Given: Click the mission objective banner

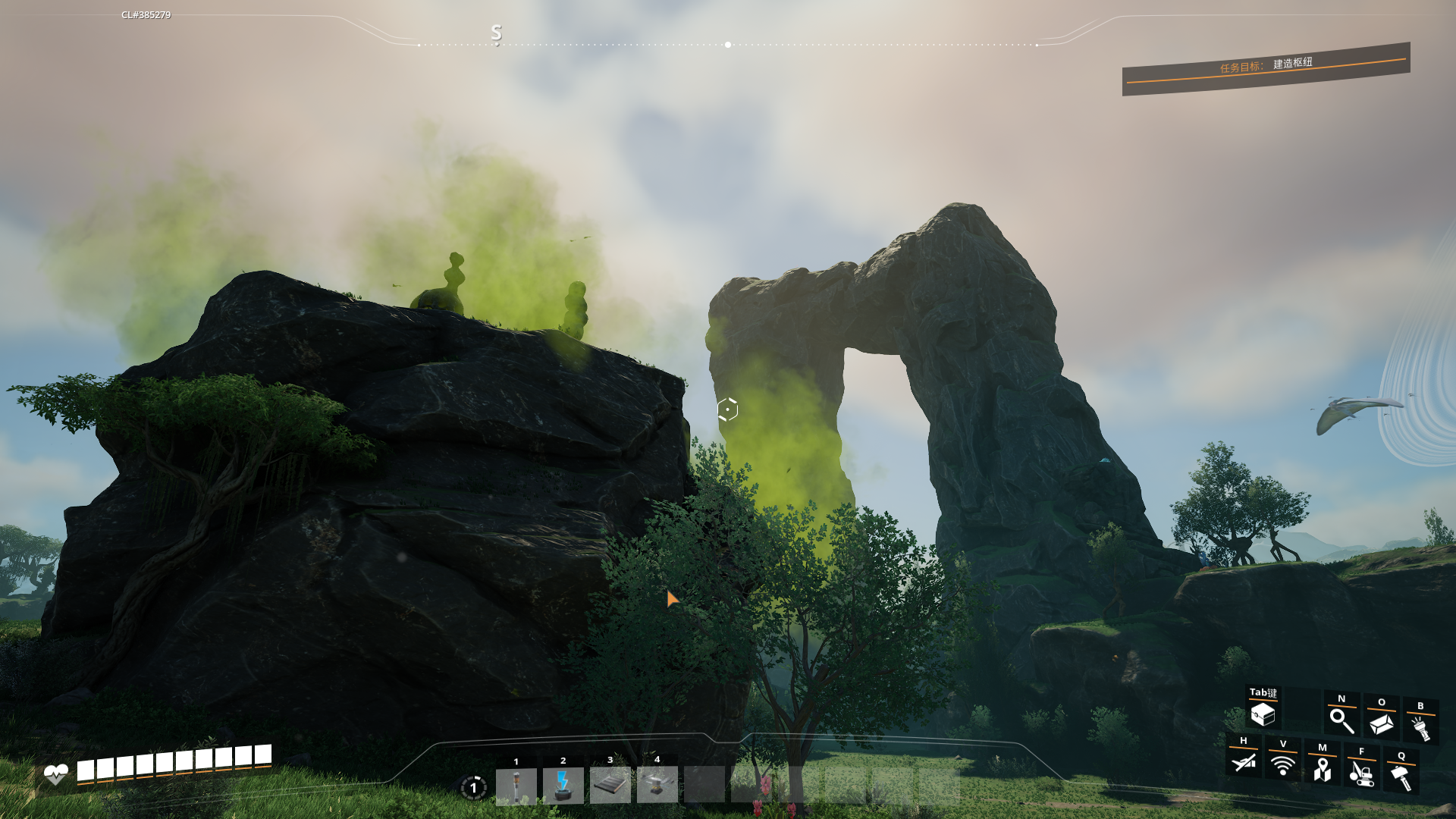Looking at the screenshot, I should pyautogui.click(x=1266, y=68).
